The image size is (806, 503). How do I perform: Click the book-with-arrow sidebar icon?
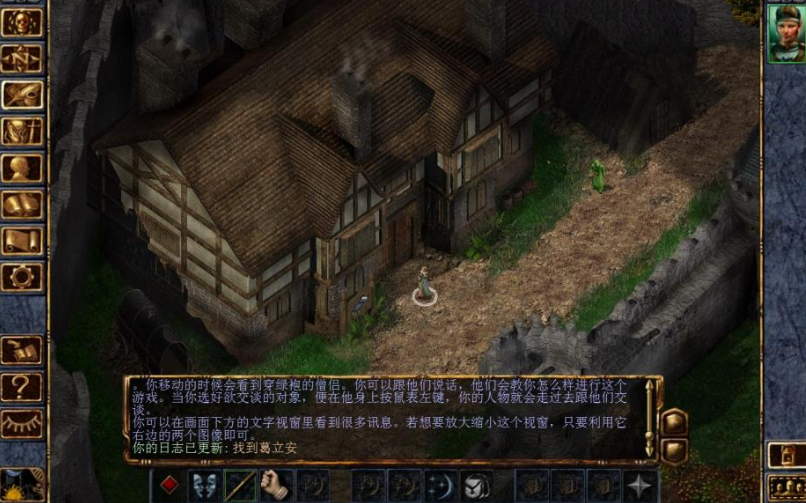click(x=22, y=350)
